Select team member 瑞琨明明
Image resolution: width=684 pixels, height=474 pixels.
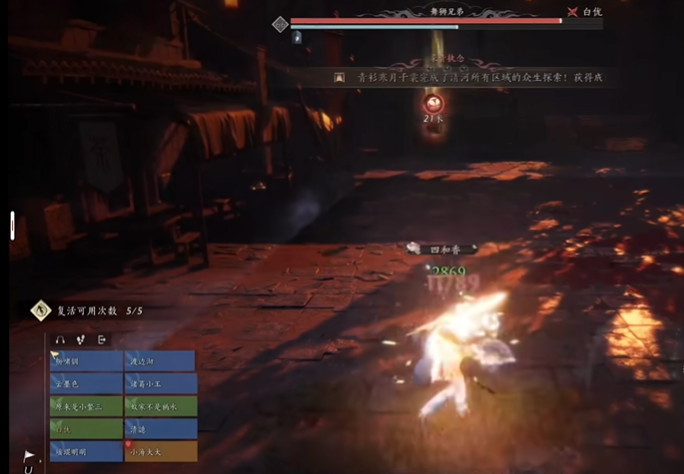click(86, 452)
